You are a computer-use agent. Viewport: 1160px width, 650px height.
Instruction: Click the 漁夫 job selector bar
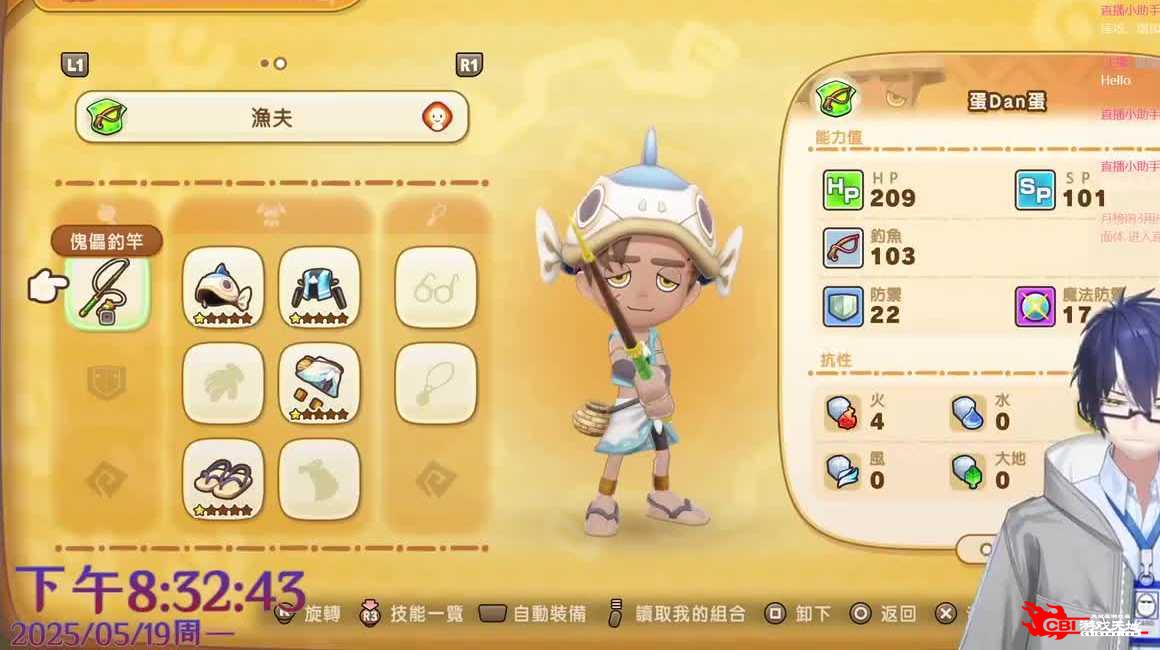(x=271, y=117)
